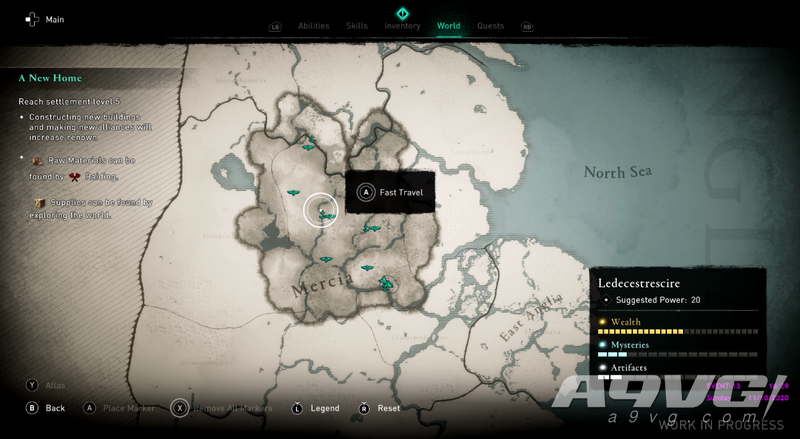Open the Skills tab
This screenshot has height=439, width=800.
[357, 26]
